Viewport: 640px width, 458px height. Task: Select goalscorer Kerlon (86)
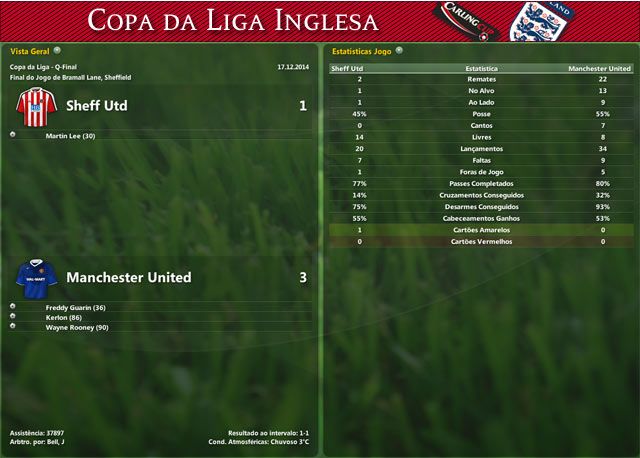(x=63, y=317)
